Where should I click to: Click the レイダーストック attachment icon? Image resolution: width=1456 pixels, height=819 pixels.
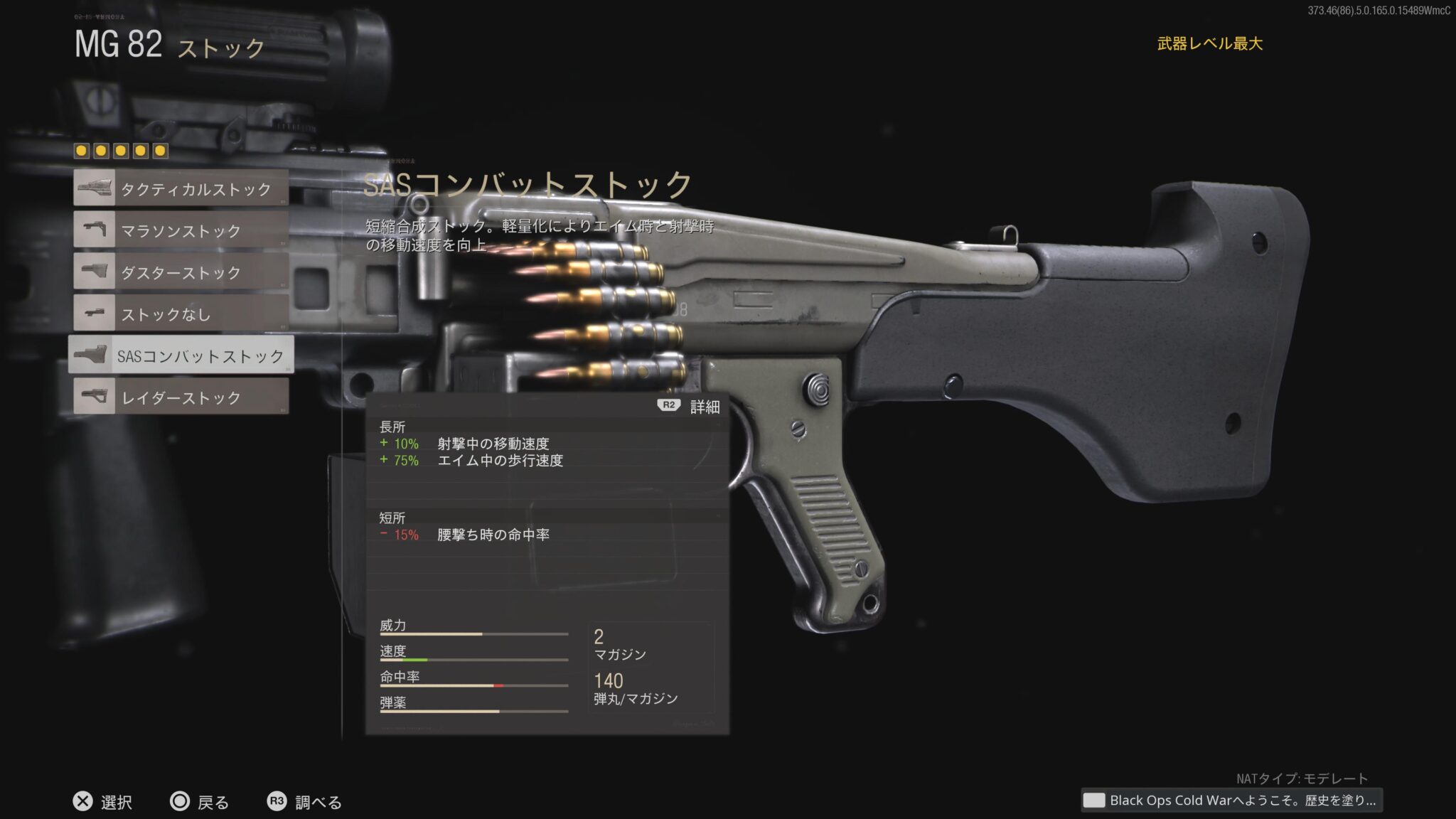(94, 396)
